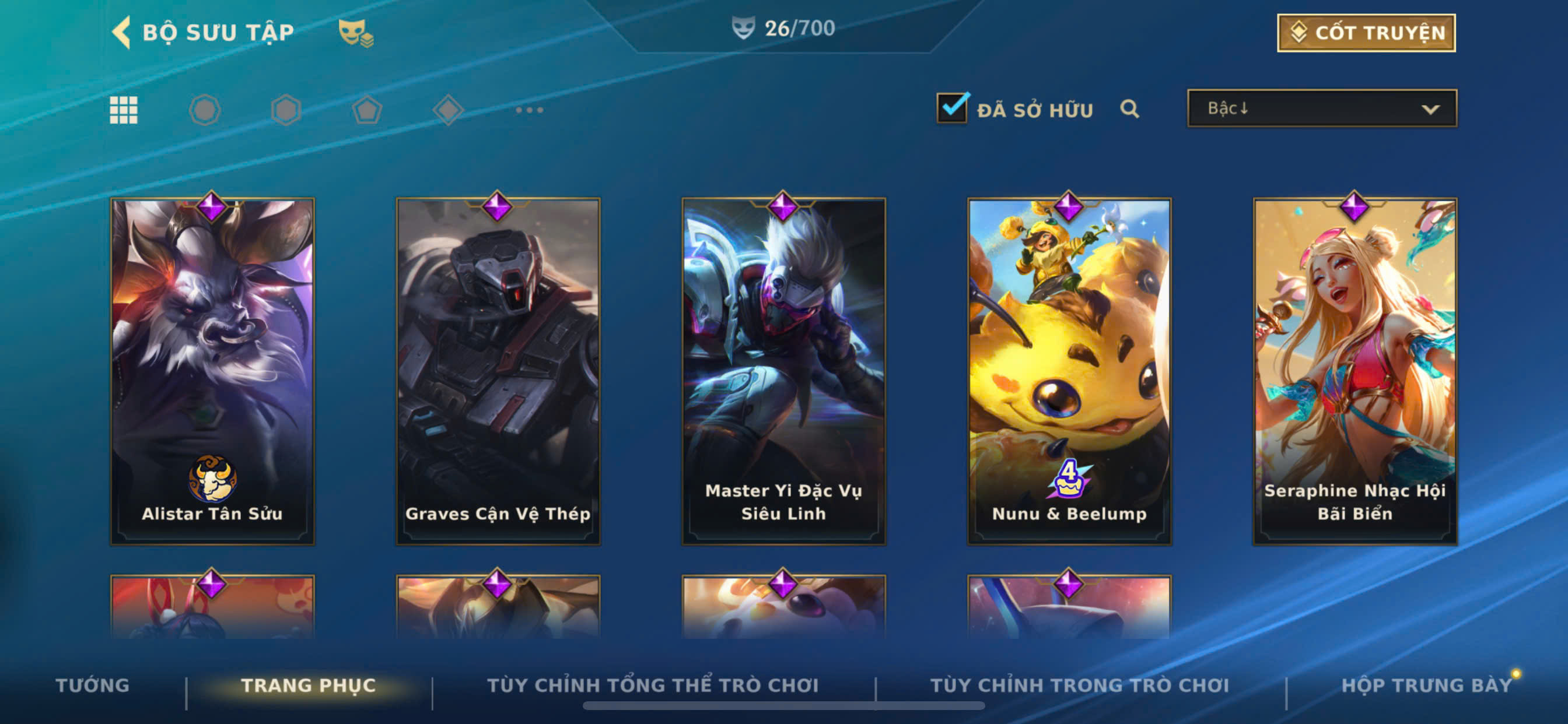Open Seraphine Nhạc Hội Bãi Biển skin
Image resolution: width=1568 pixels, height=724 pixels.
point(1354,371)
